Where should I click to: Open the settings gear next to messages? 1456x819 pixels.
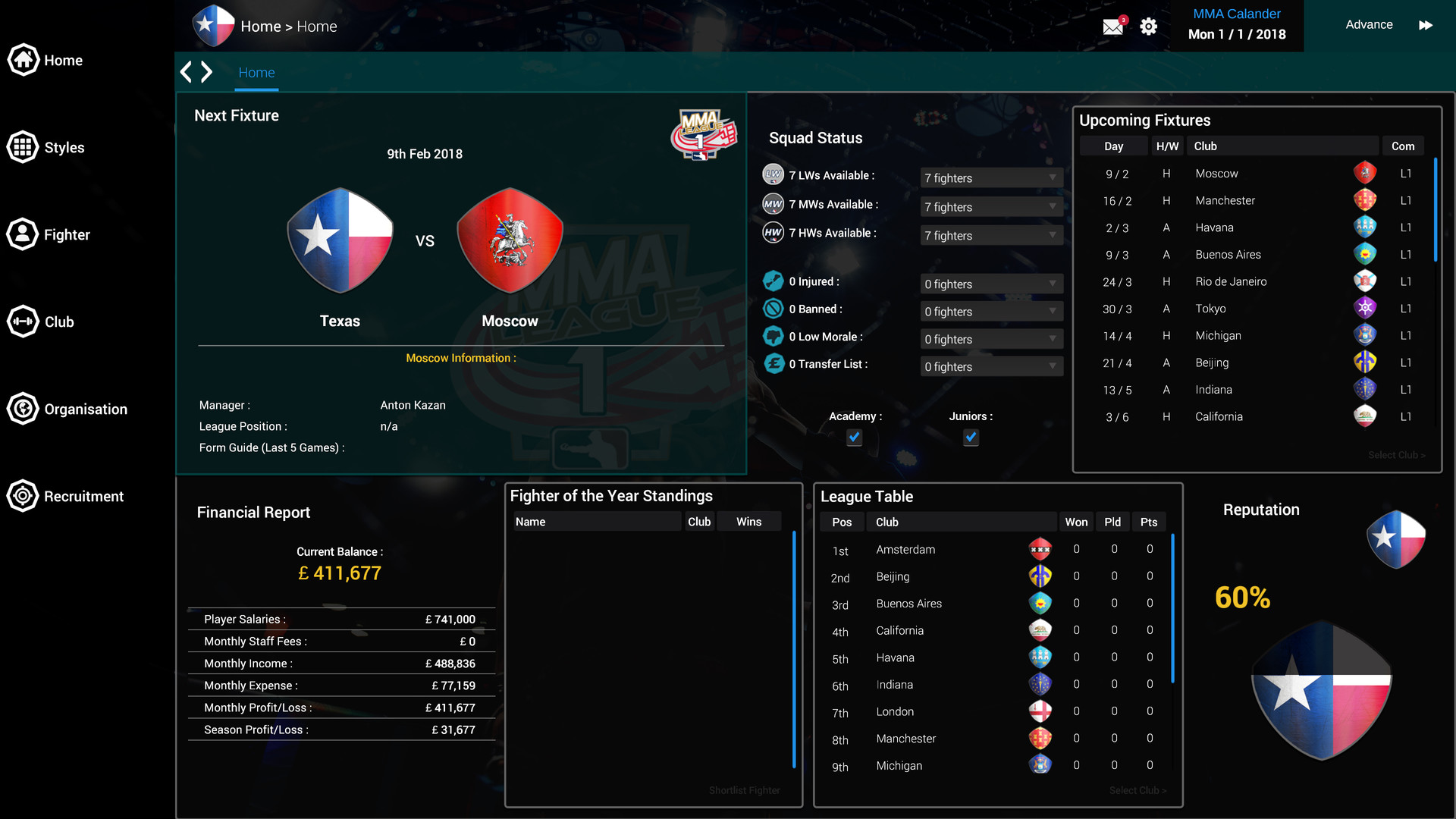click(x=1148, y=26)
